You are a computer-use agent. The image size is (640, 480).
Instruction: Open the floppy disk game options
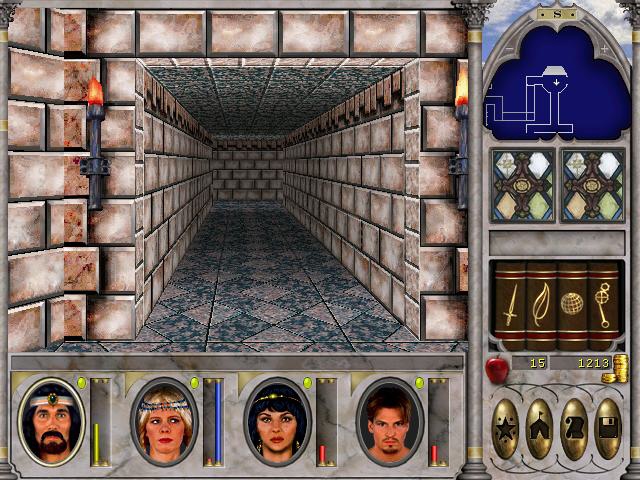tap(607, 428)
